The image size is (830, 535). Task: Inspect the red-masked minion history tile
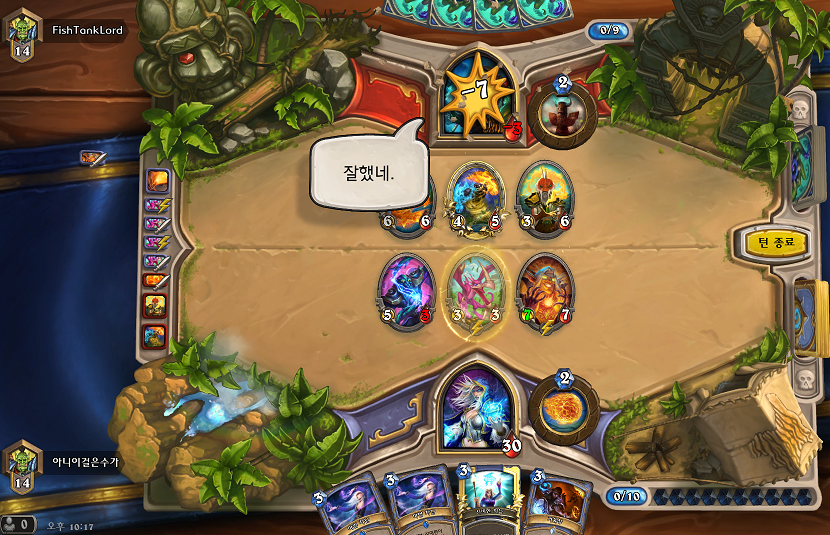(x=156, y=306)
